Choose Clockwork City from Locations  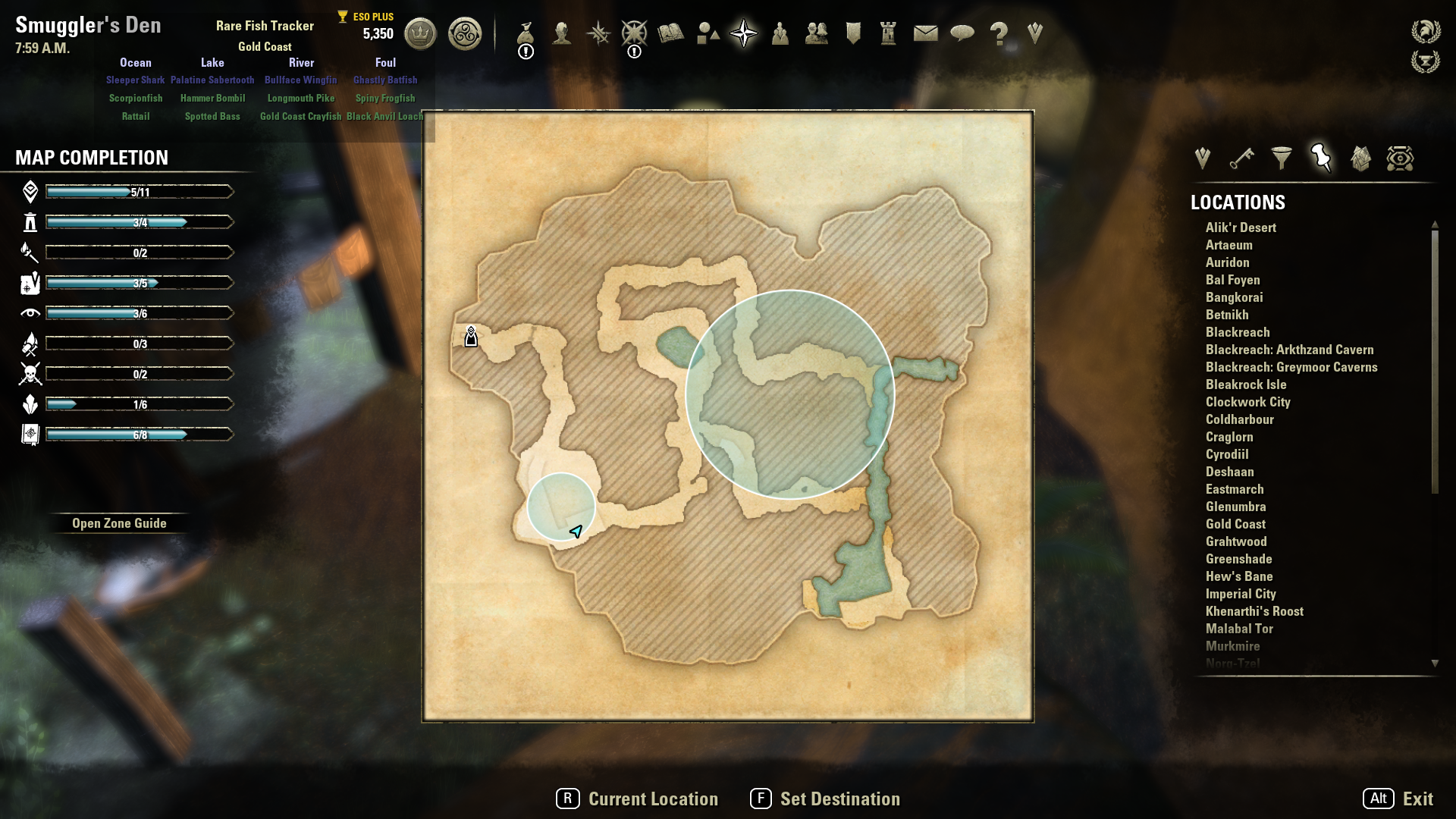[1247, 402]
